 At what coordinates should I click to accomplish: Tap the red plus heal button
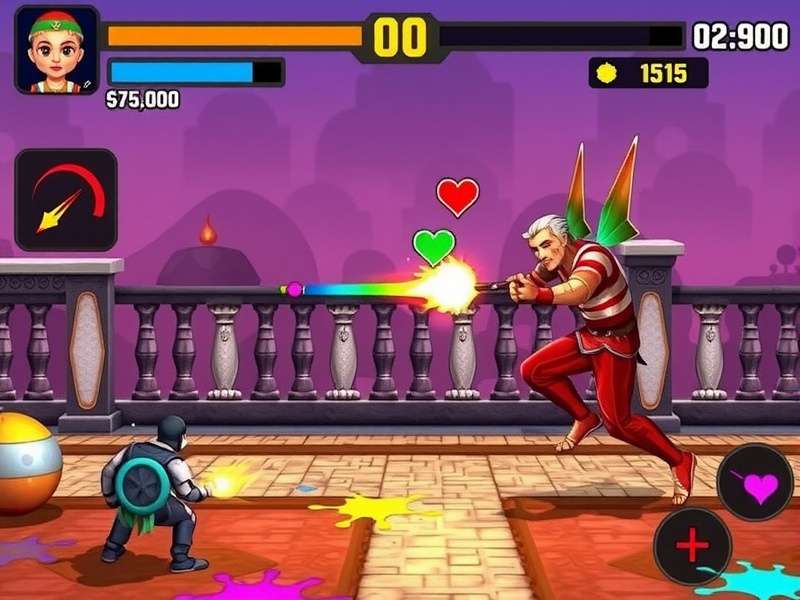pos(692,546)
